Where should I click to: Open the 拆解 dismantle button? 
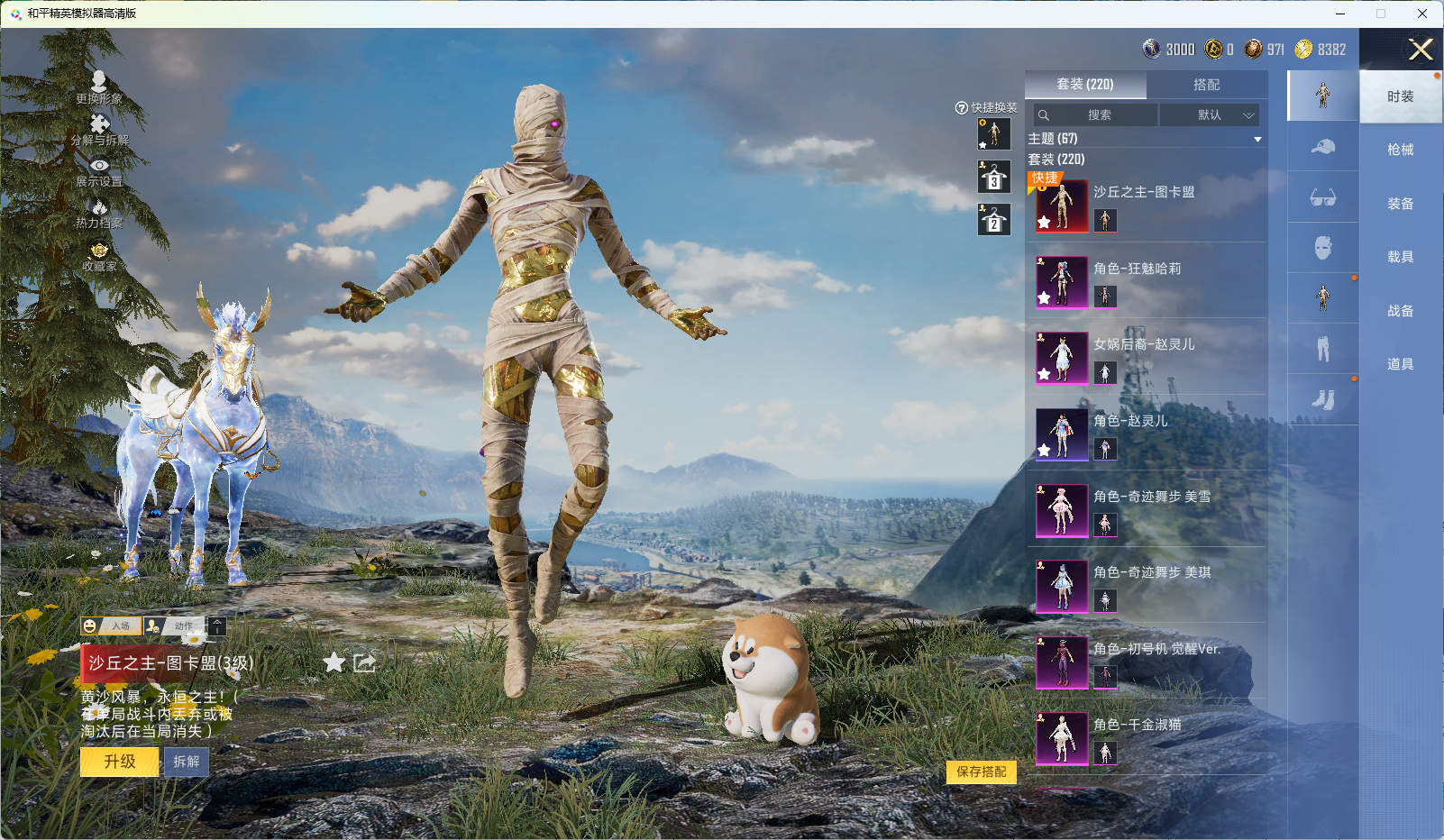point(187,762)
